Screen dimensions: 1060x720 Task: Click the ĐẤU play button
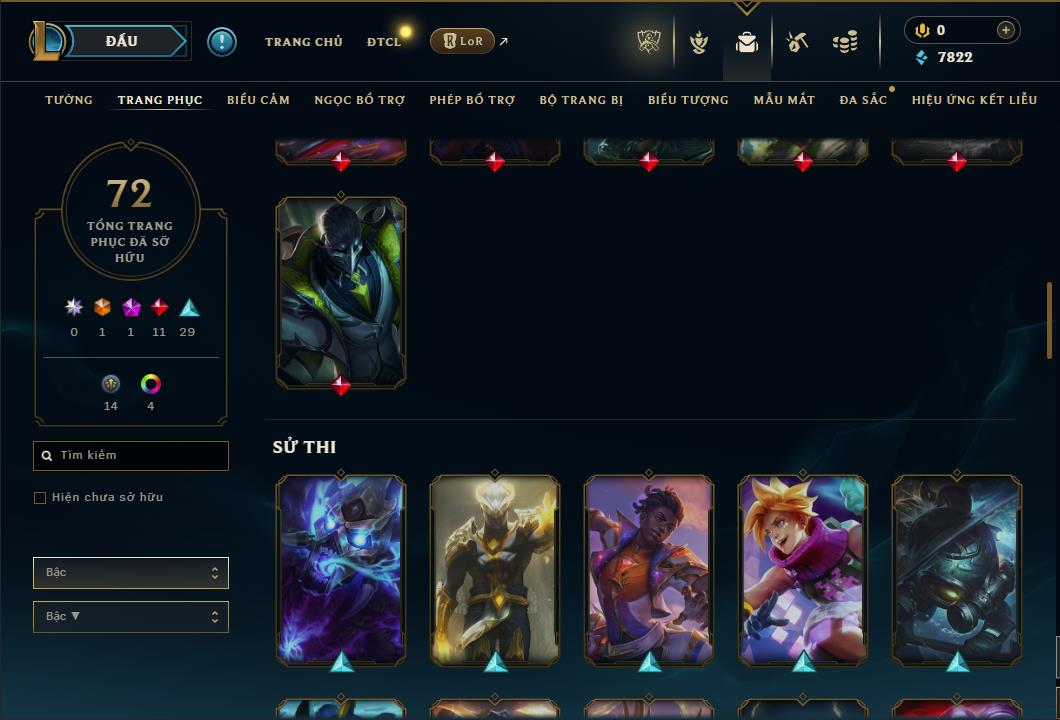pyautogui.click(x=121, y=41)
